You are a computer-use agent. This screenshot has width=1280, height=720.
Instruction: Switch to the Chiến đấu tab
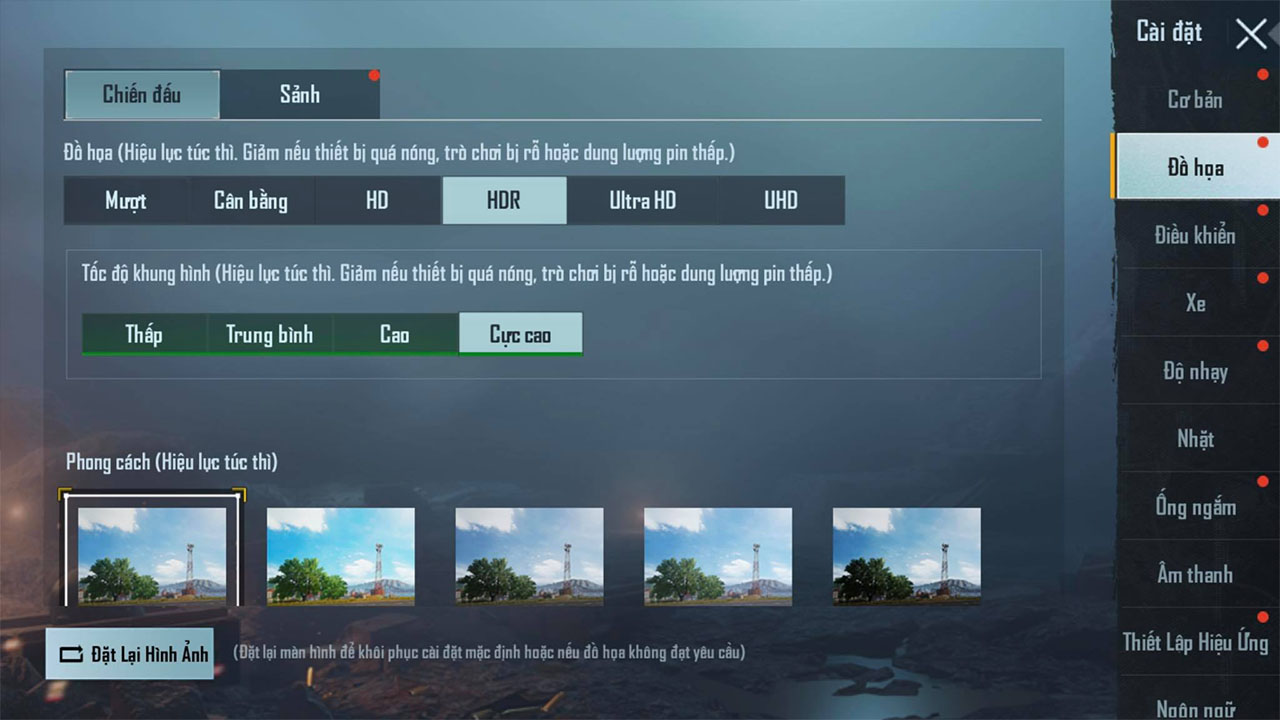[142, 94]
